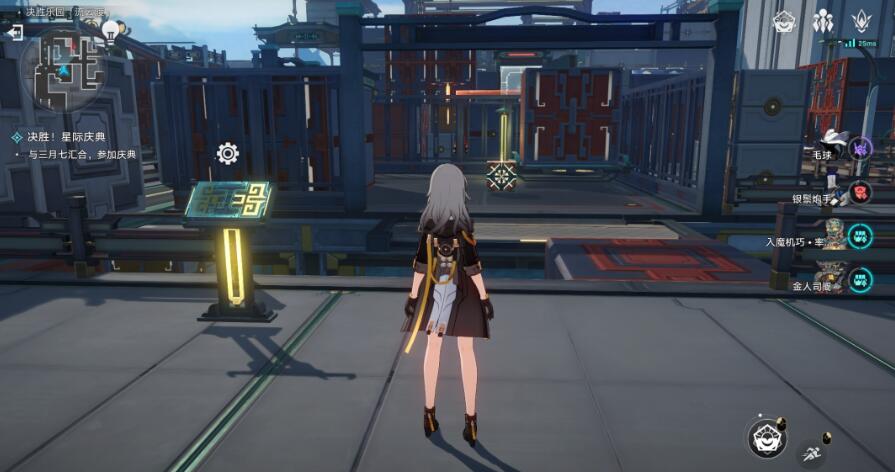Open the lotus emblem icon in top bar
This screenshot has height=472, width=895.
pos(860,20)
